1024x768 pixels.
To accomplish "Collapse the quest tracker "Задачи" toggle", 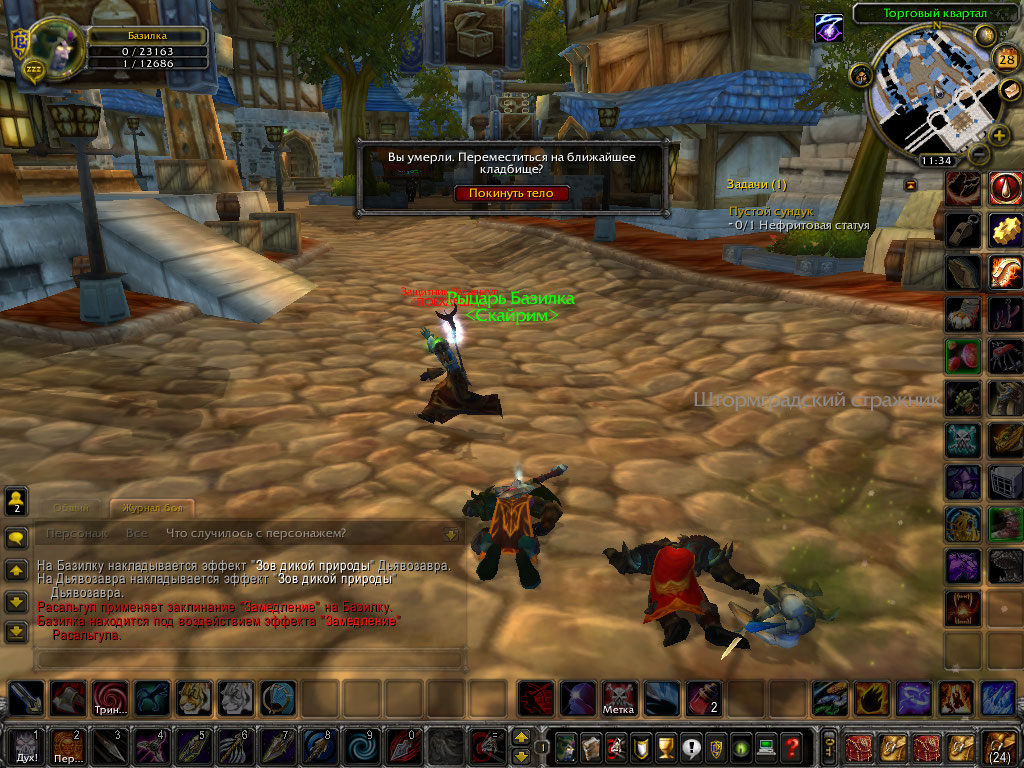I will tap(910, 185).
